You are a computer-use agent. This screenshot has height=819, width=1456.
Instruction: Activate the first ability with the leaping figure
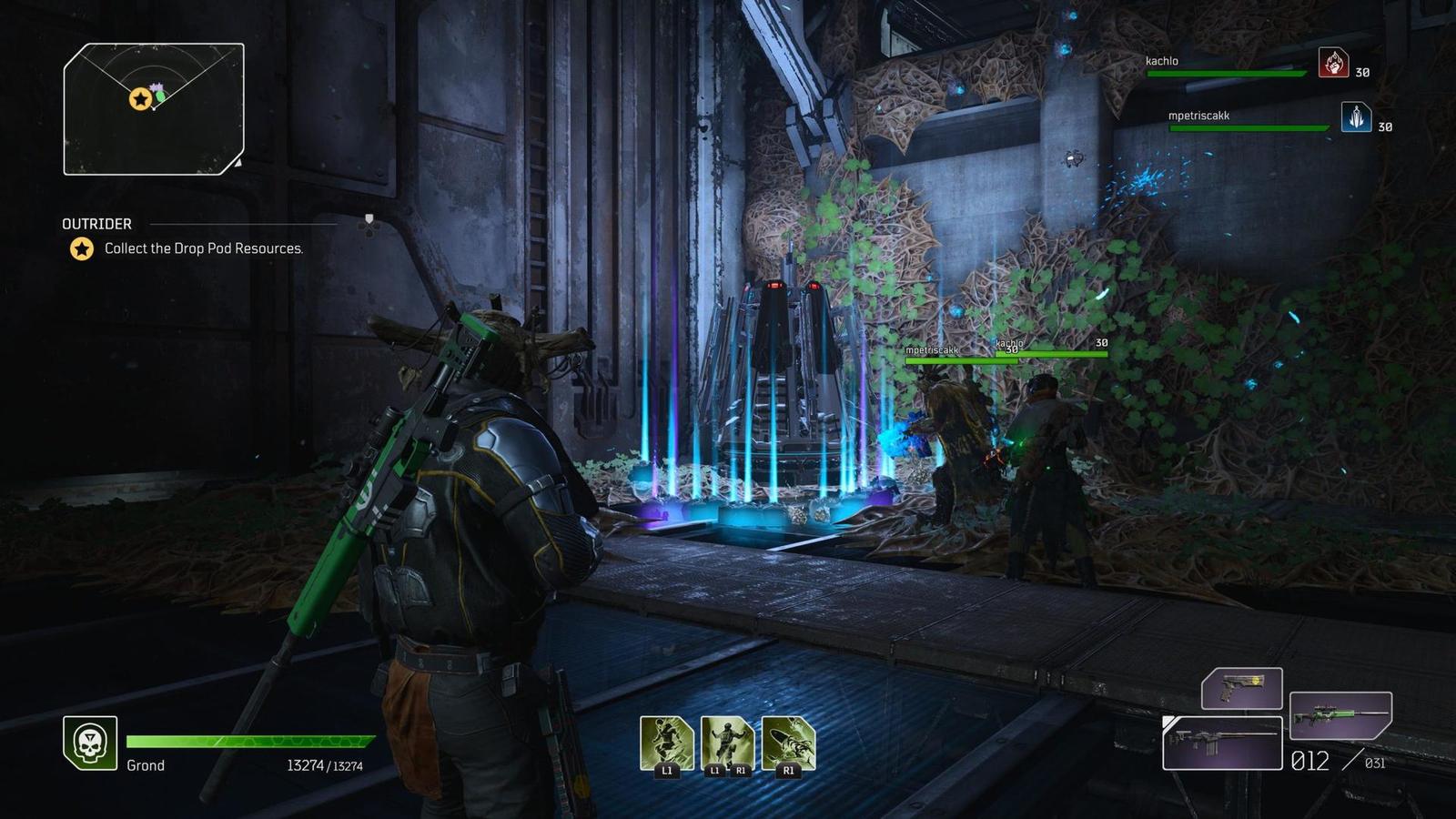[666, 743]
